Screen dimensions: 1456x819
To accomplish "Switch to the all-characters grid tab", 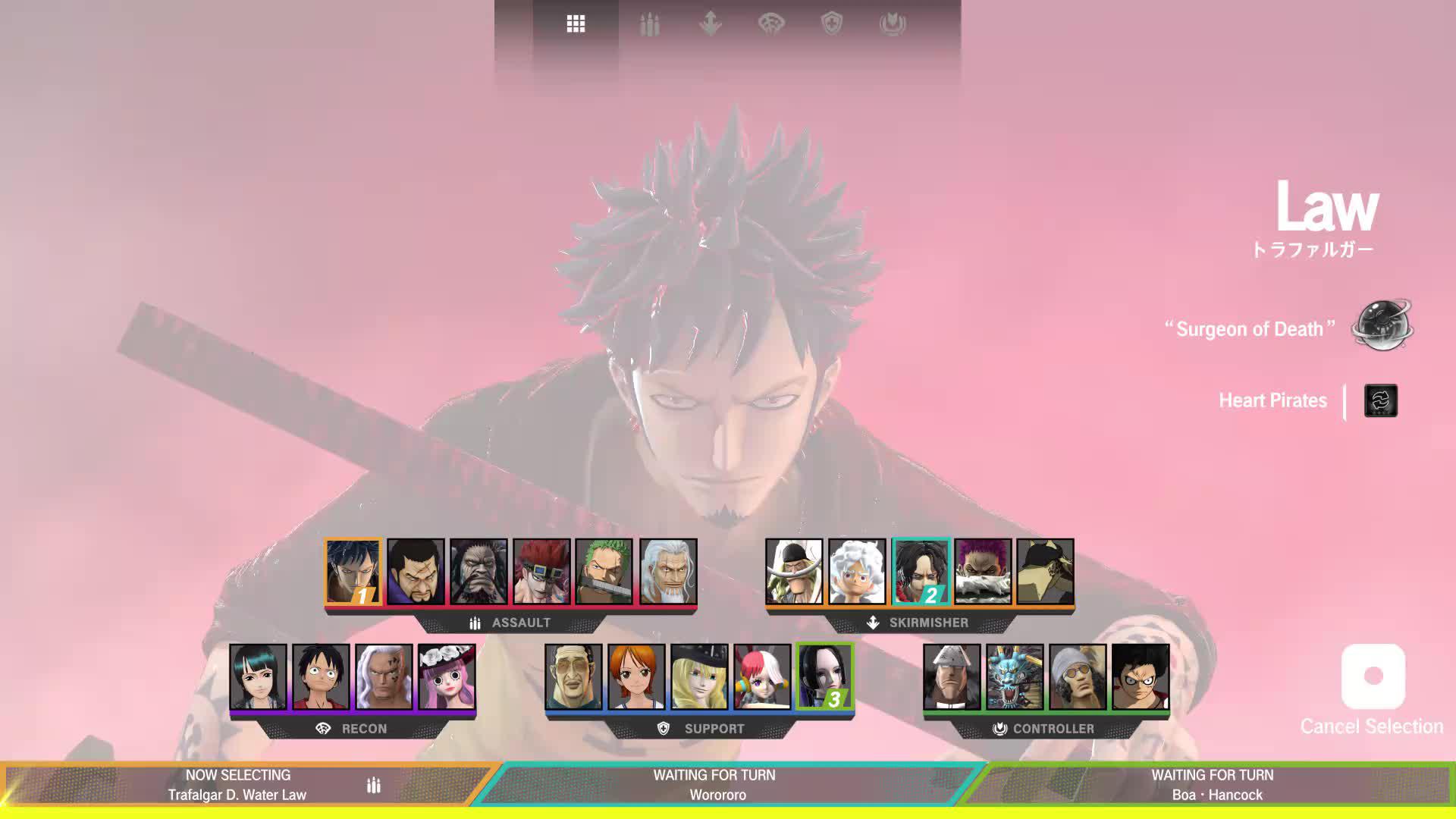I will click(576, 24).
